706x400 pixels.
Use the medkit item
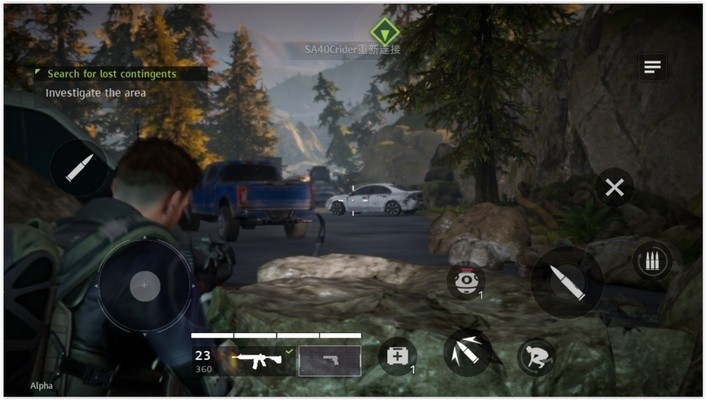[397, 356]
